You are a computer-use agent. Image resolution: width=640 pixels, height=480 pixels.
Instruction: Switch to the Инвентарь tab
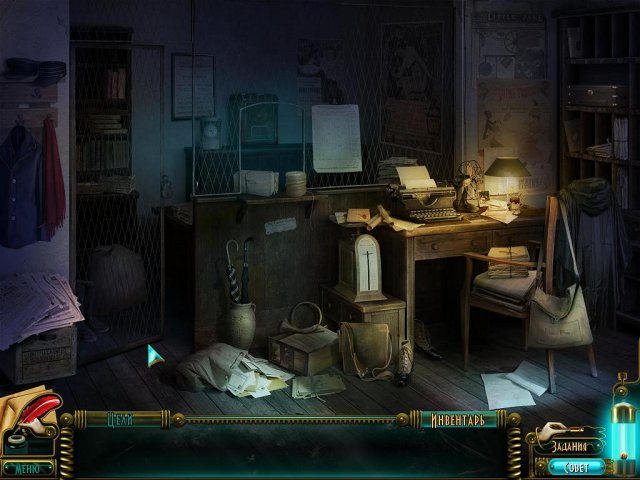(458, 420)
